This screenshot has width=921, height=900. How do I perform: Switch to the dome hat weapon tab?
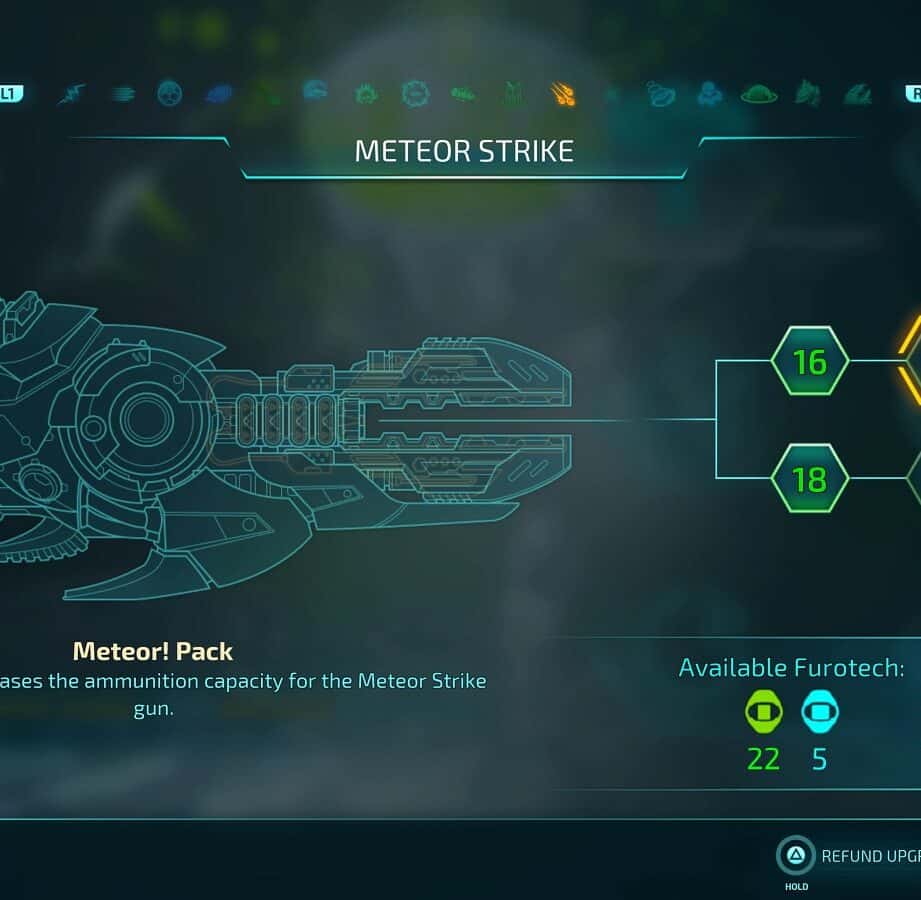pos(759,94)
